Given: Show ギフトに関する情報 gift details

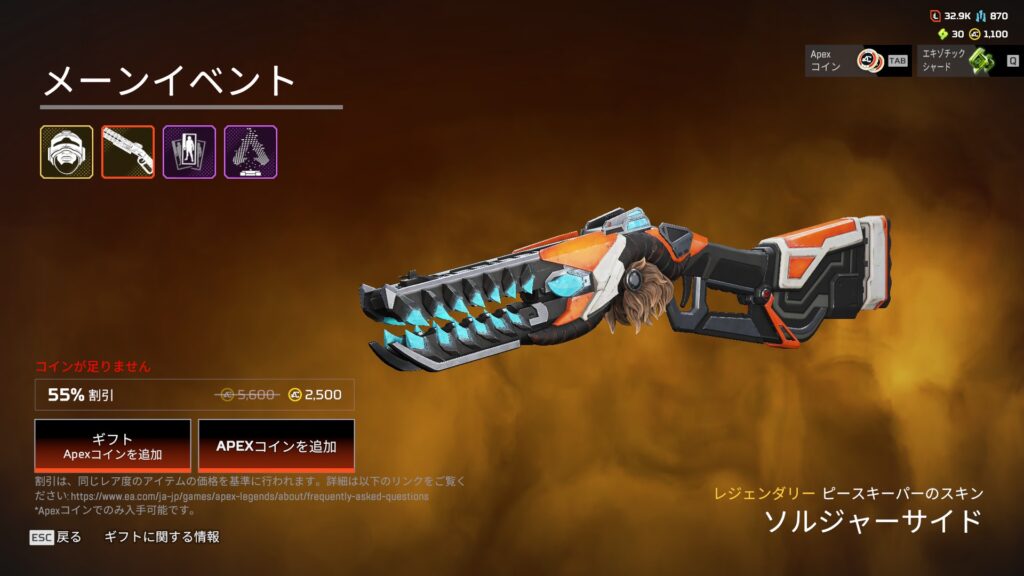Looking at the screenshot, I should click(162, 537).
